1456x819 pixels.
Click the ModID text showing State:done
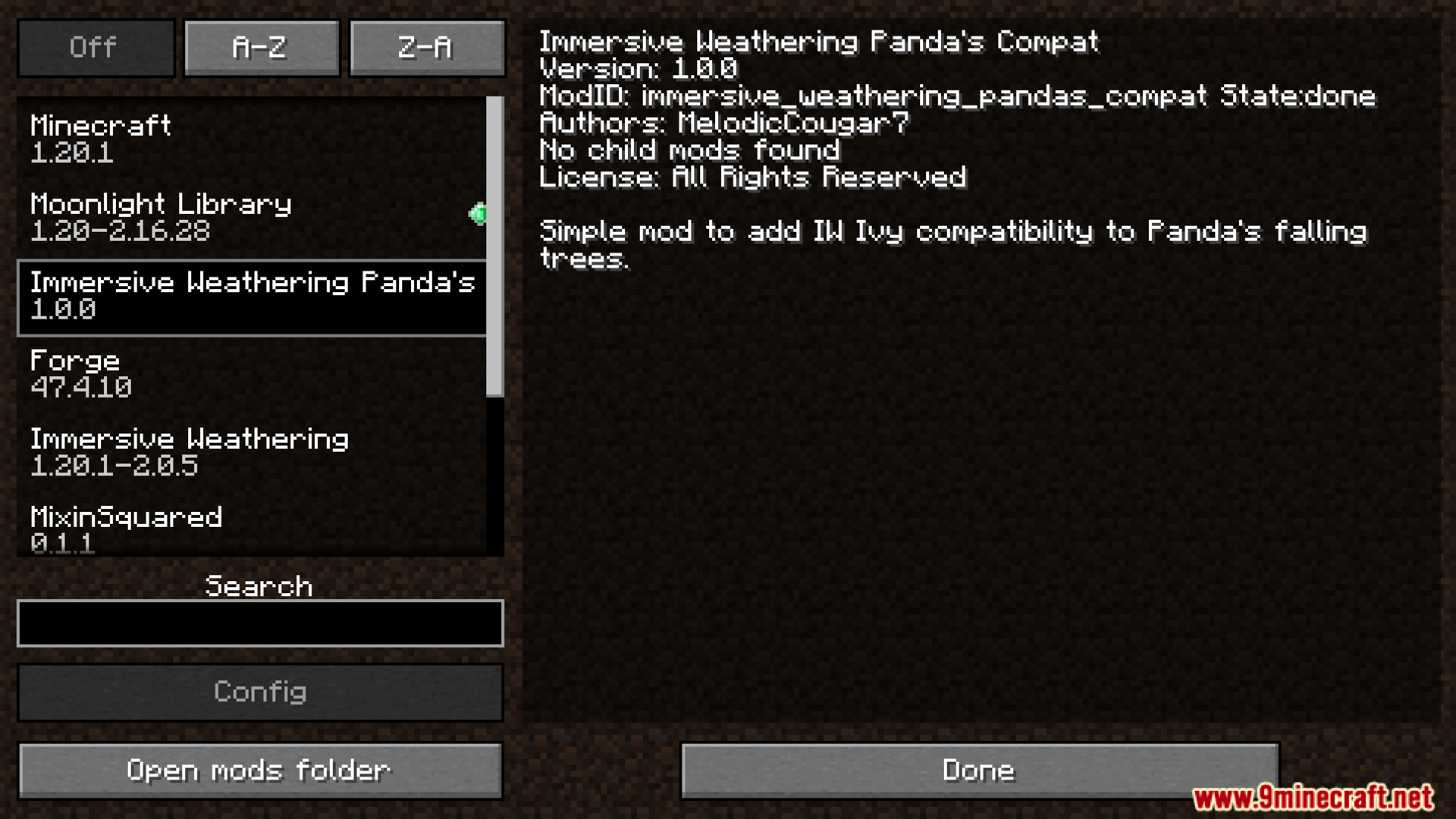pos(955,96)
